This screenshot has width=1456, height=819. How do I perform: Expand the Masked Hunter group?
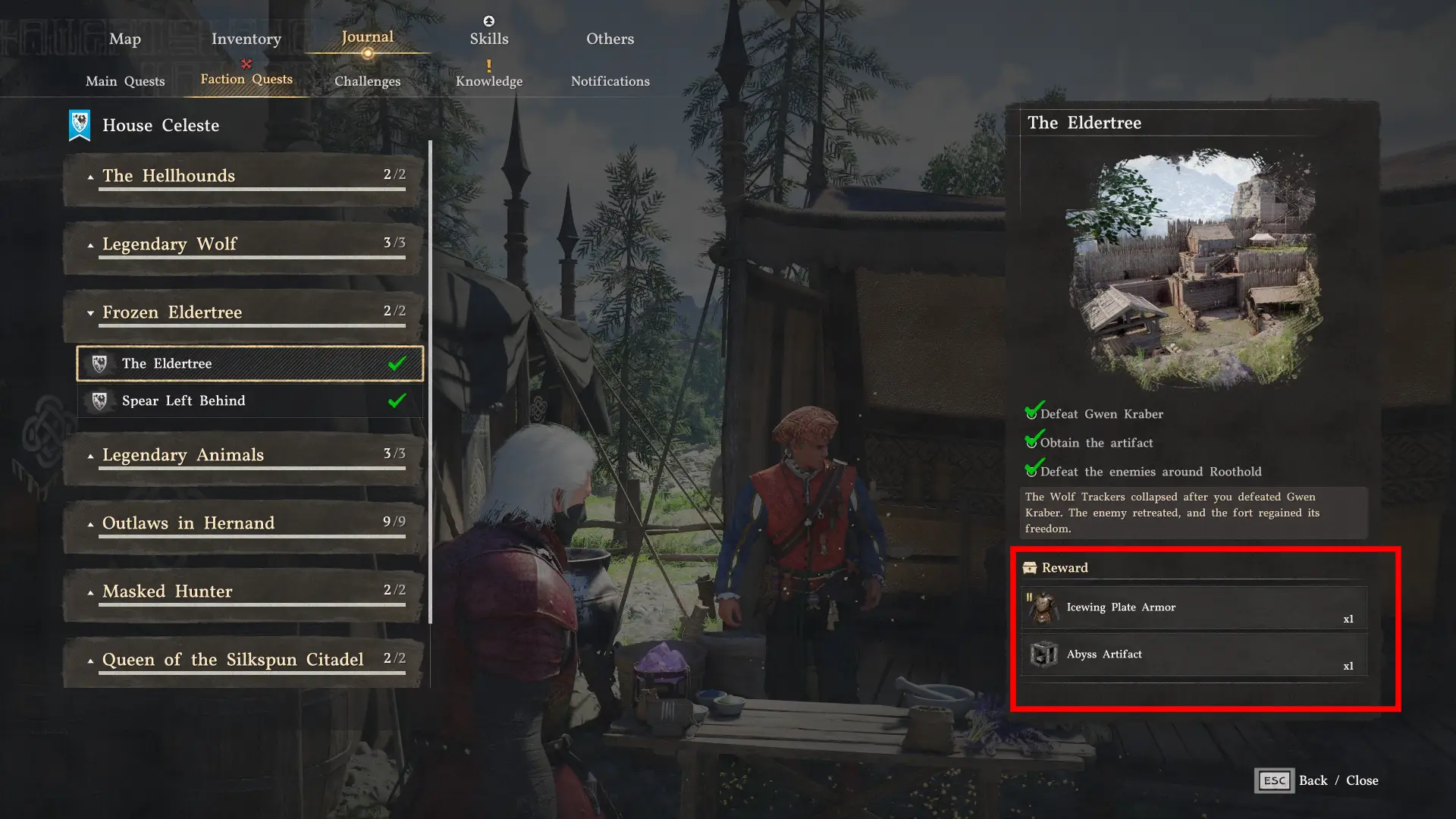[243, 592]
